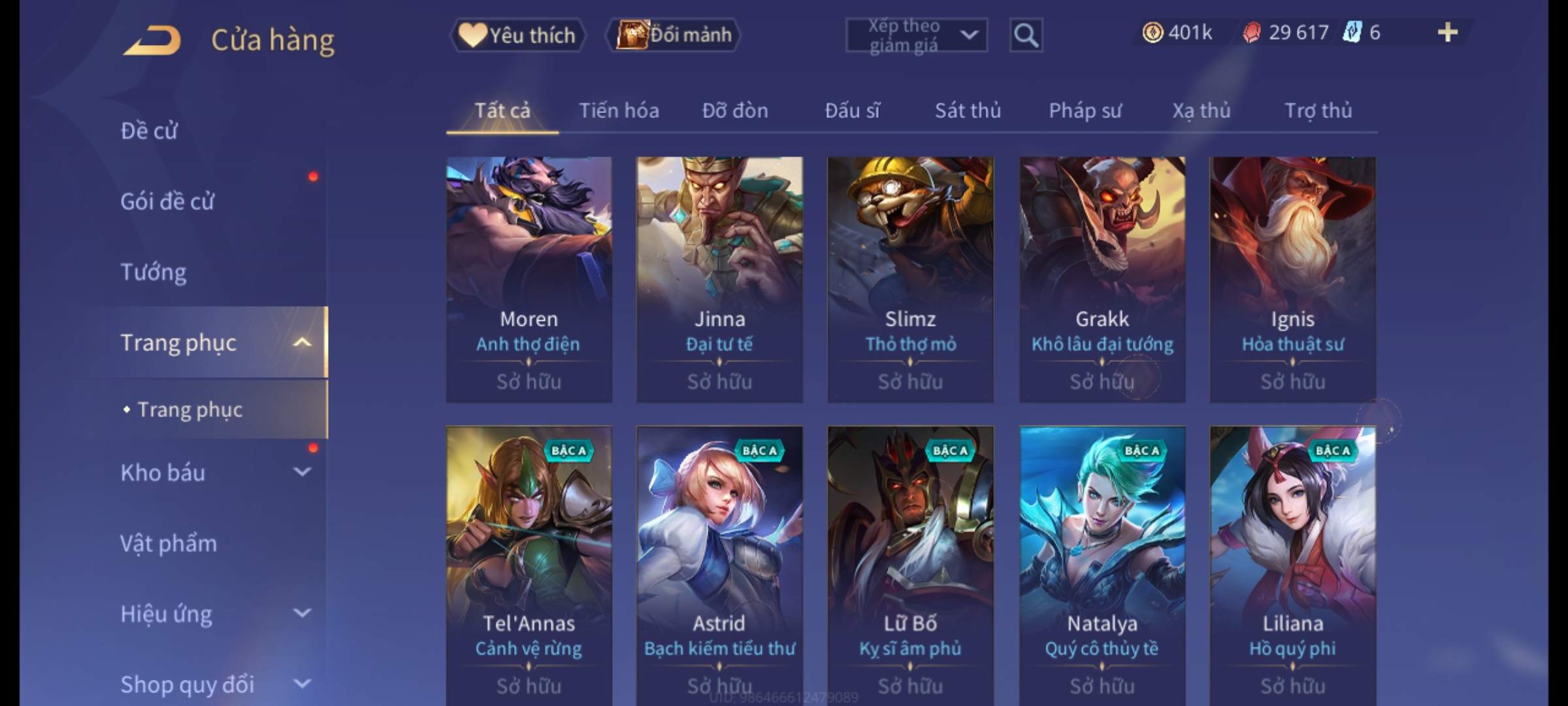Switch to the Tiến hóa tab
This screenshot has width=1568, height=706.
point(619,111)
